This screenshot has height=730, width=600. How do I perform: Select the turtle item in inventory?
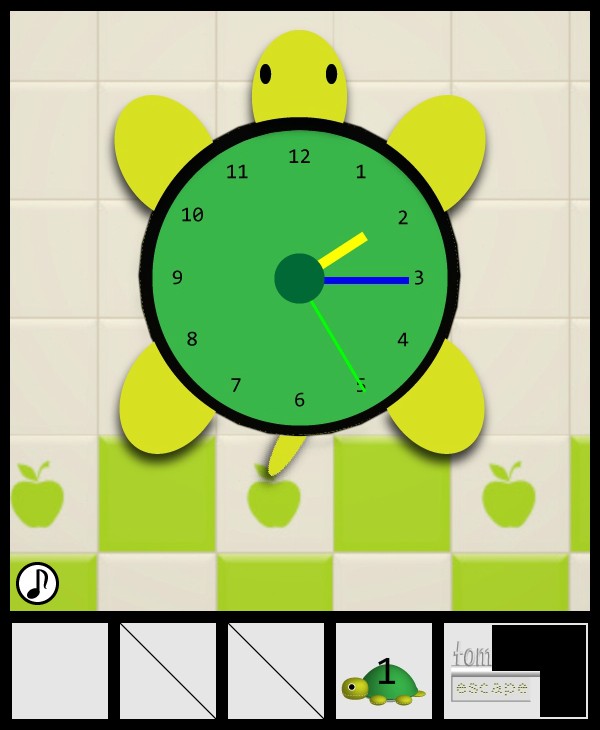click(384, 671)
